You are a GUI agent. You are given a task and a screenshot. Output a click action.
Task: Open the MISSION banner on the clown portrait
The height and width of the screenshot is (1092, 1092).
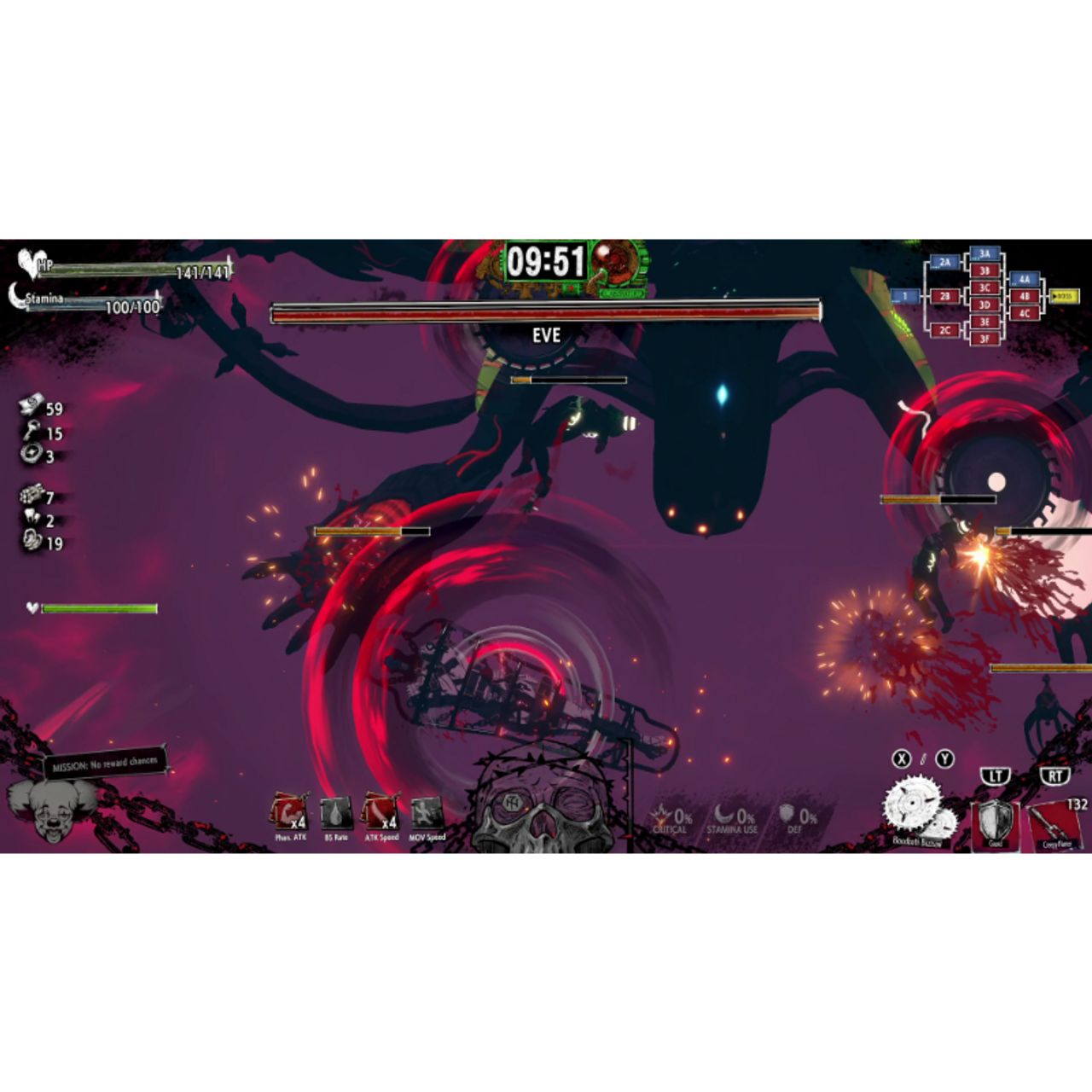tap(105, 763)
